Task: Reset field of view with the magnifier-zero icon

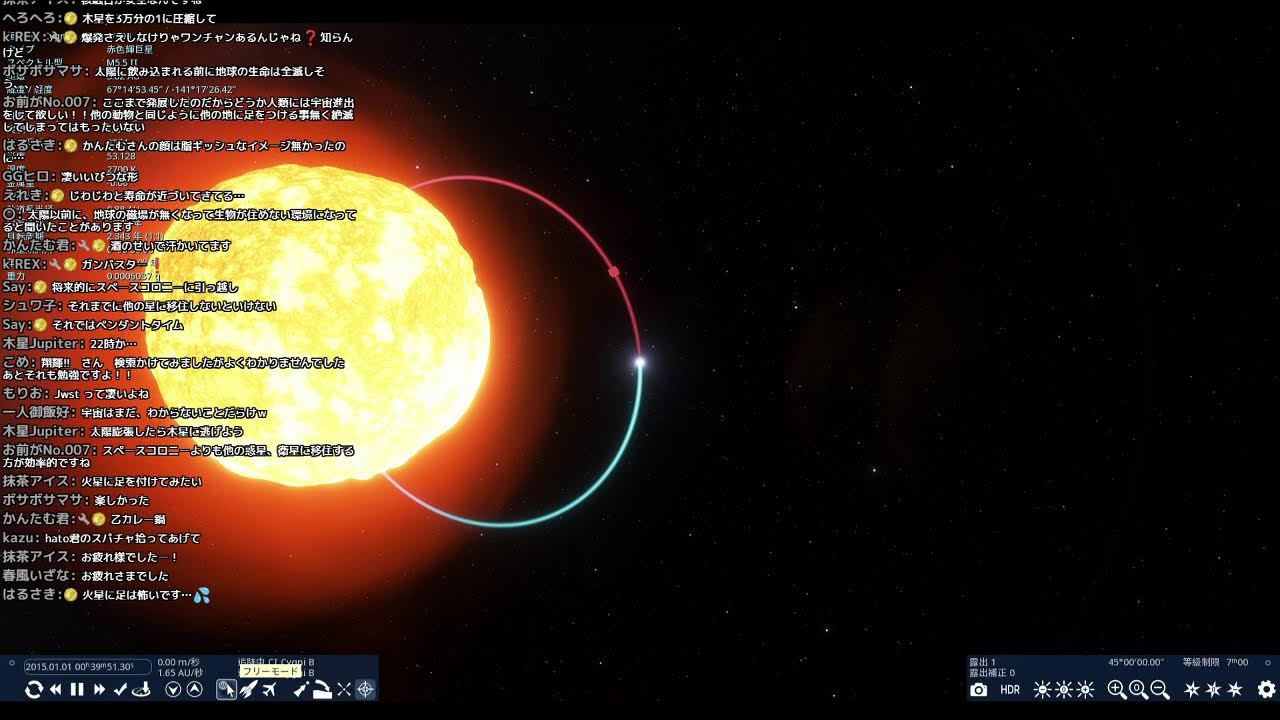Action: [x=1138, y=689]
